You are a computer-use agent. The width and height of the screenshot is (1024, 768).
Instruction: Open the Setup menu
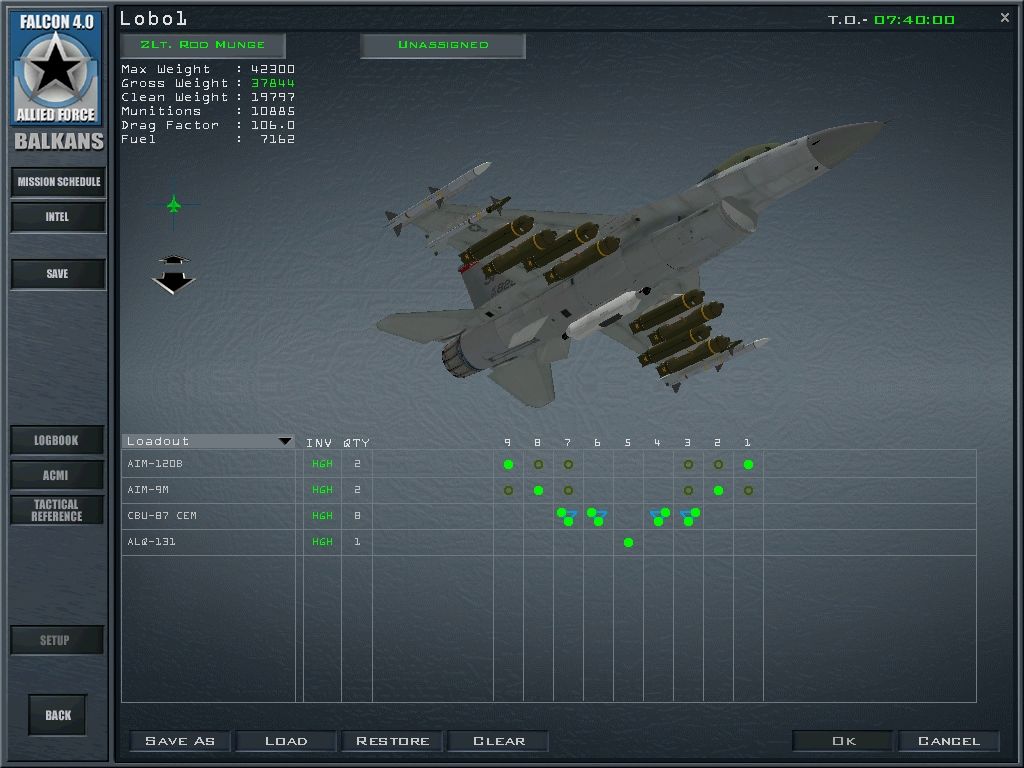pos(56,640)
